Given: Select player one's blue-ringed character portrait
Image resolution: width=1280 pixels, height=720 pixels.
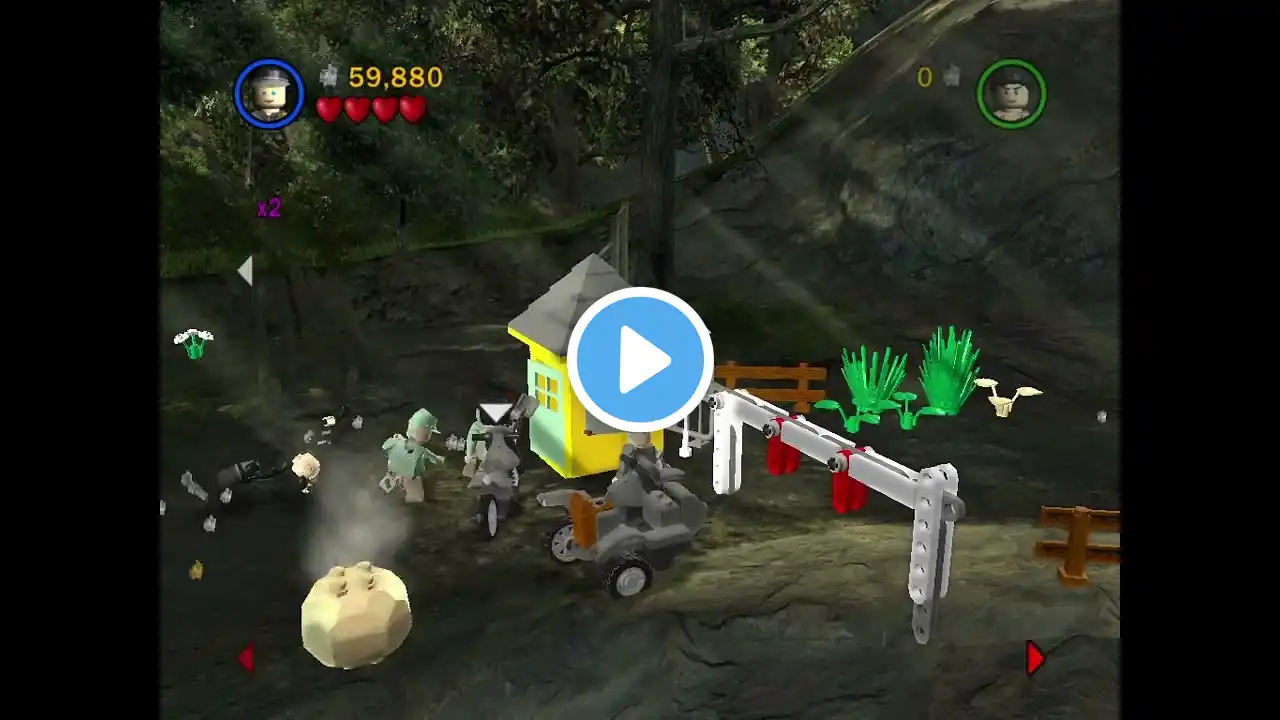Looking at the screenshot, I should [269, 94].
